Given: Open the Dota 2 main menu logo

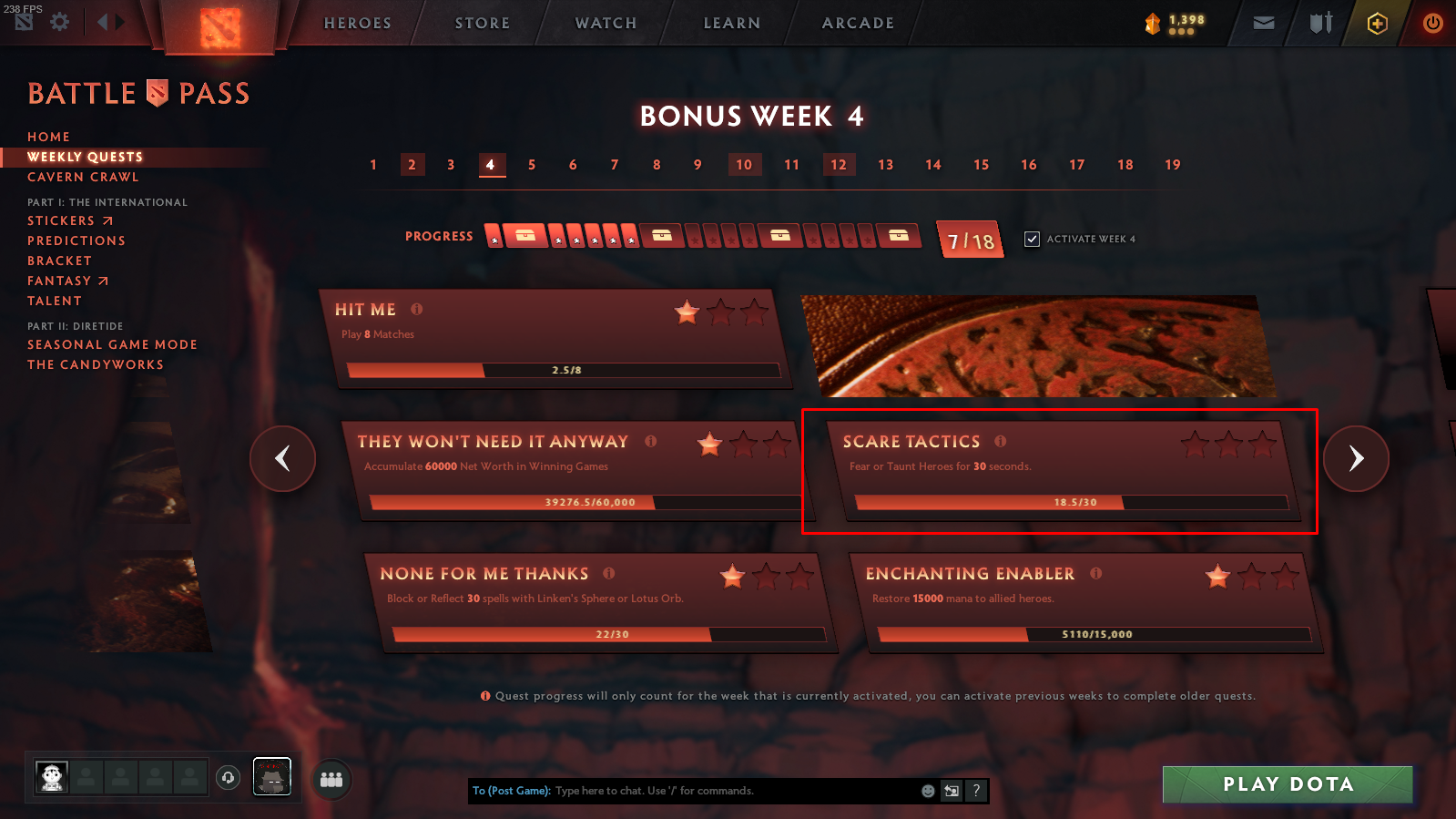Looking at the screenshot, I should (219, 24).
